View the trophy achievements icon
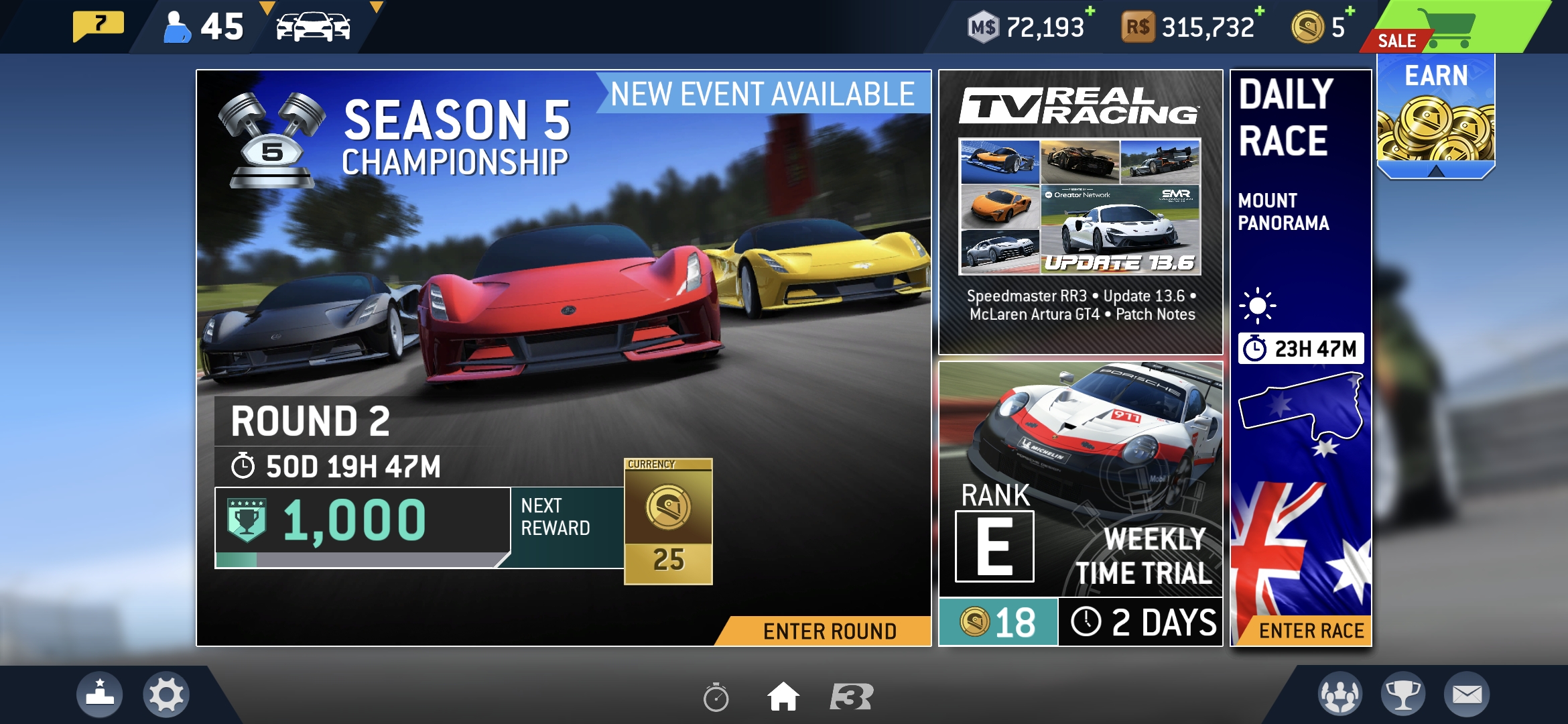This screenshot has height=724, width=1568. click(x=1403, y=695)
